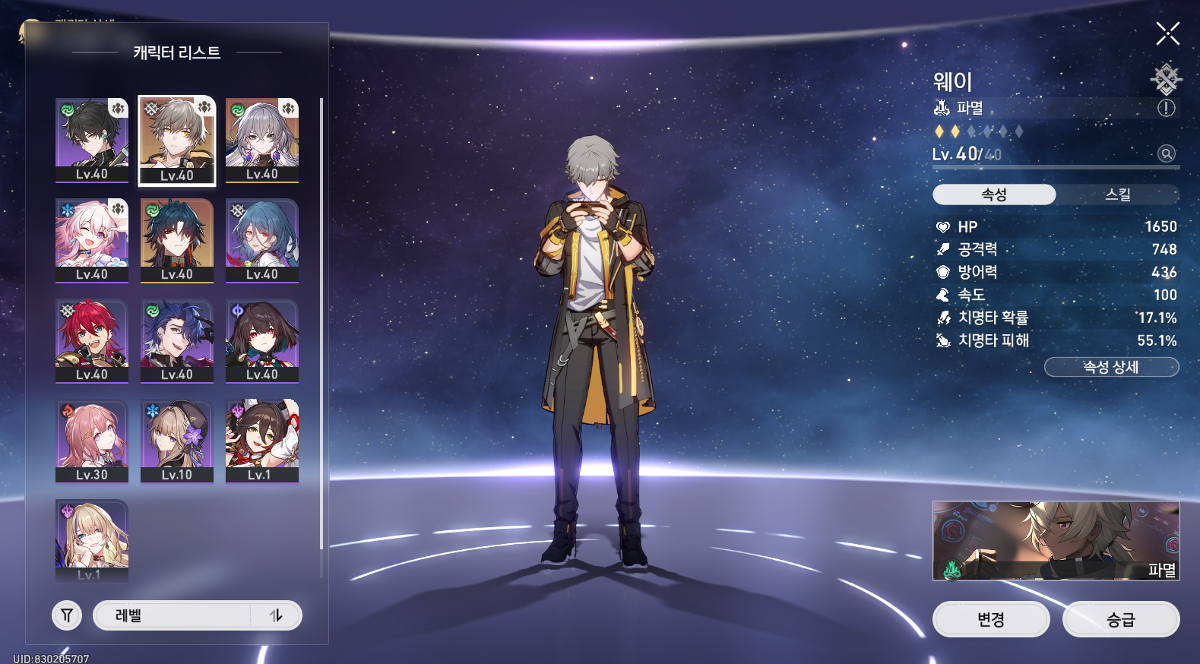Close the character screen with the X

coord(1167,34)
